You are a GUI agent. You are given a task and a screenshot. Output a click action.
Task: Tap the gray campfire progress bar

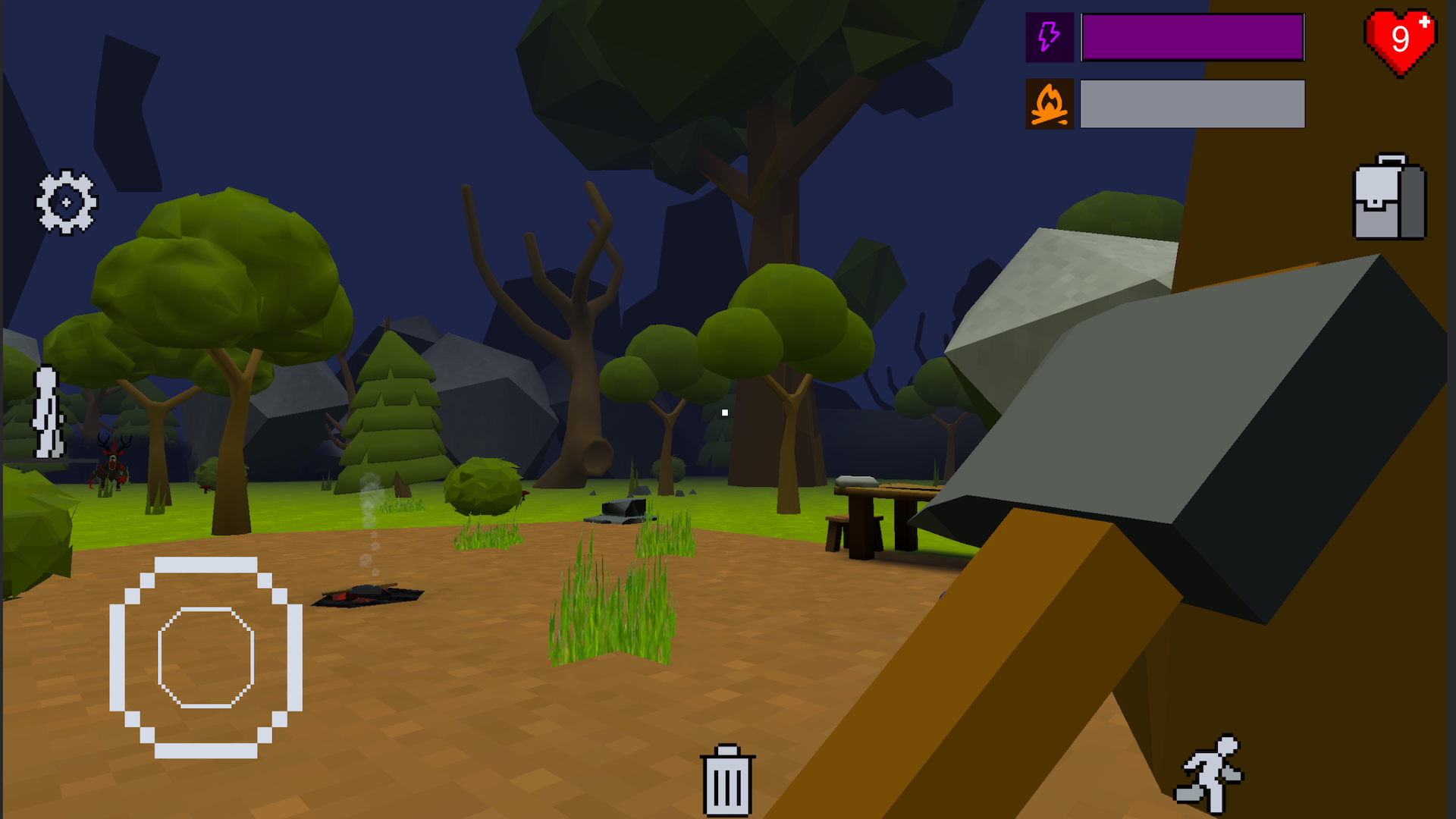click(1191, 102)
